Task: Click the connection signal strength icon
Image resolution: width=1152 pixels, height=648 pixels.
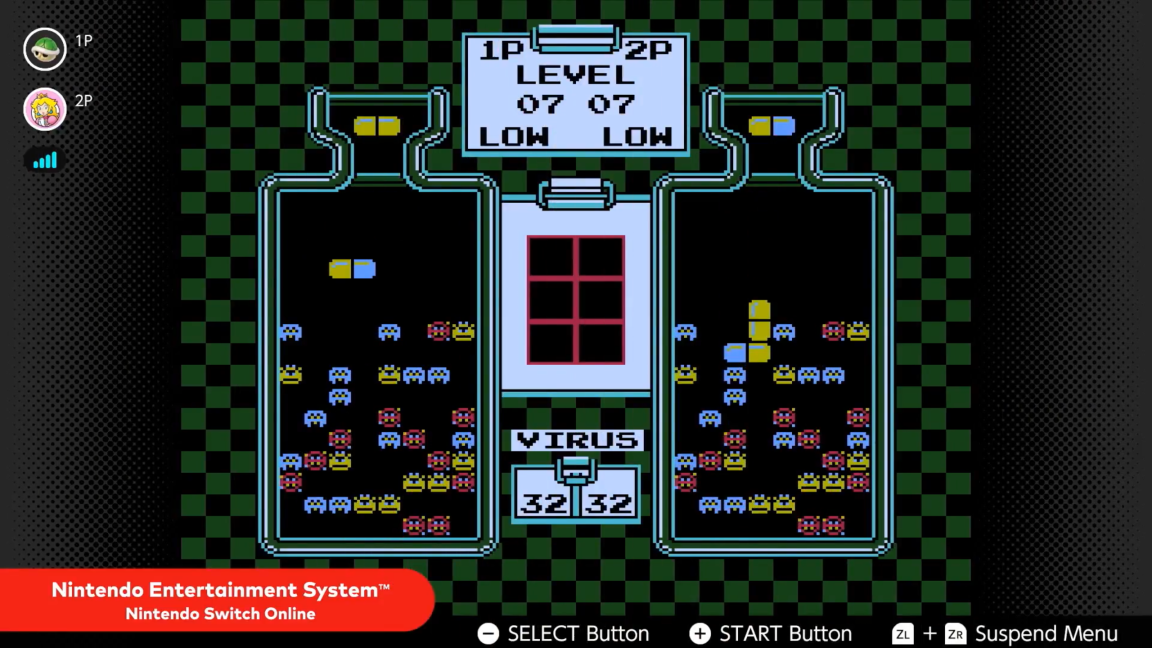Action: coord(45,160)
